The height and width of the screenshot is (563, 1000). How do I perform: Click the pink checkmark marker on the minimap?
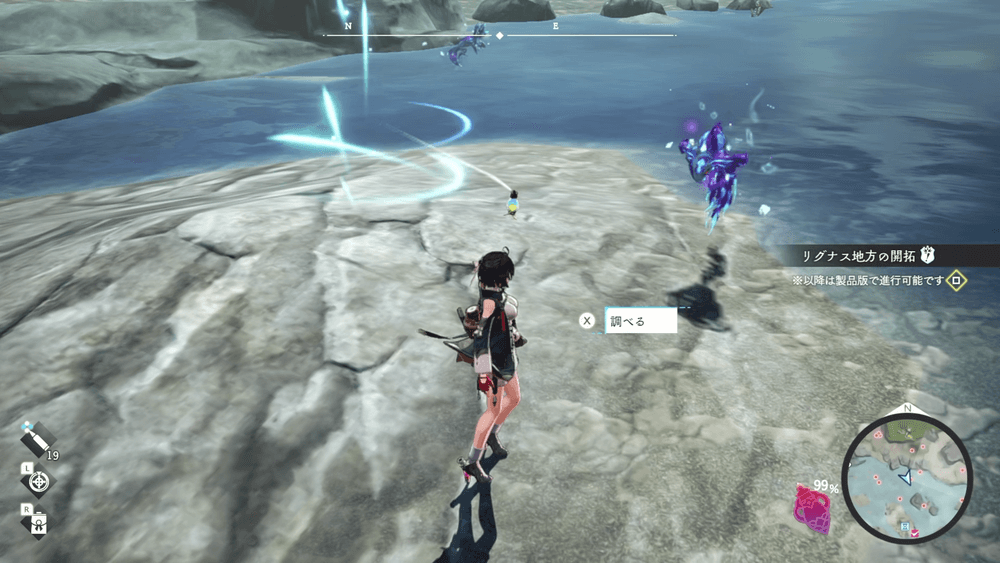coord(915,534)
